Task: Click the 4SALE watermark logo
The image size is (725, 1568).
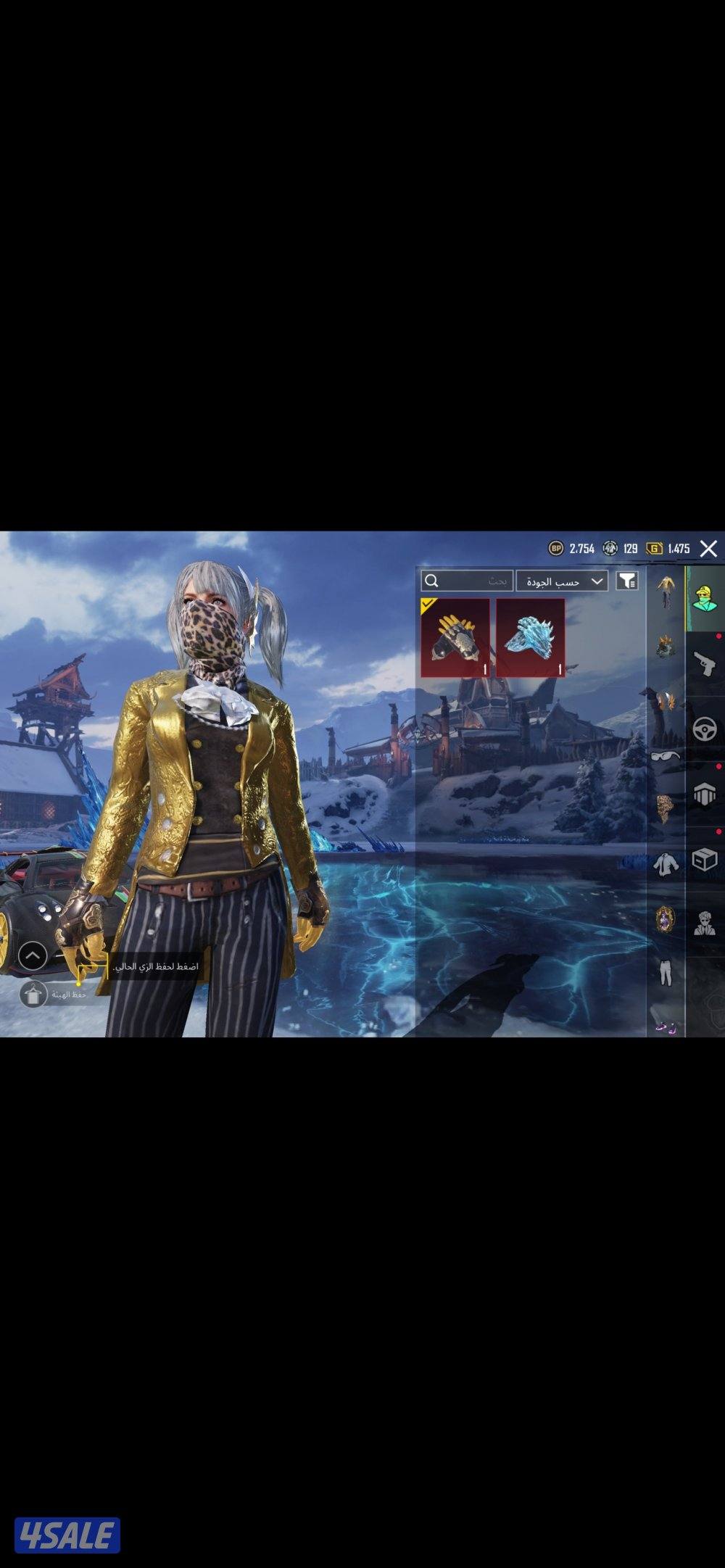Action: point(67,1535)
